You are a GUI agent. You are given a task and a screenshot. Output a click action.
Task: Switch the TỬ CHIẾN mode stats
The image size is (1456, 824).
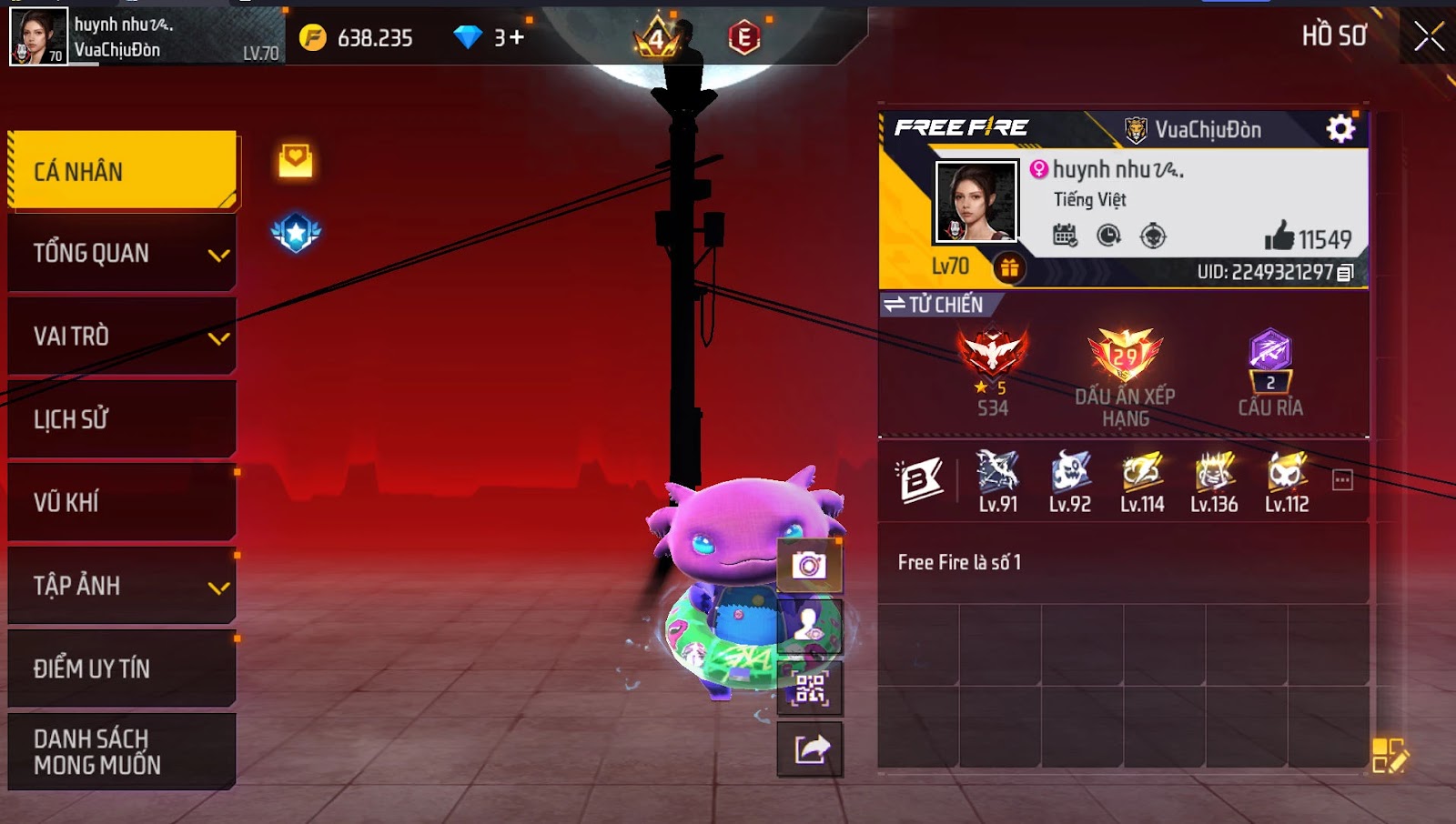pyautogui.click(x=934, y=305)
